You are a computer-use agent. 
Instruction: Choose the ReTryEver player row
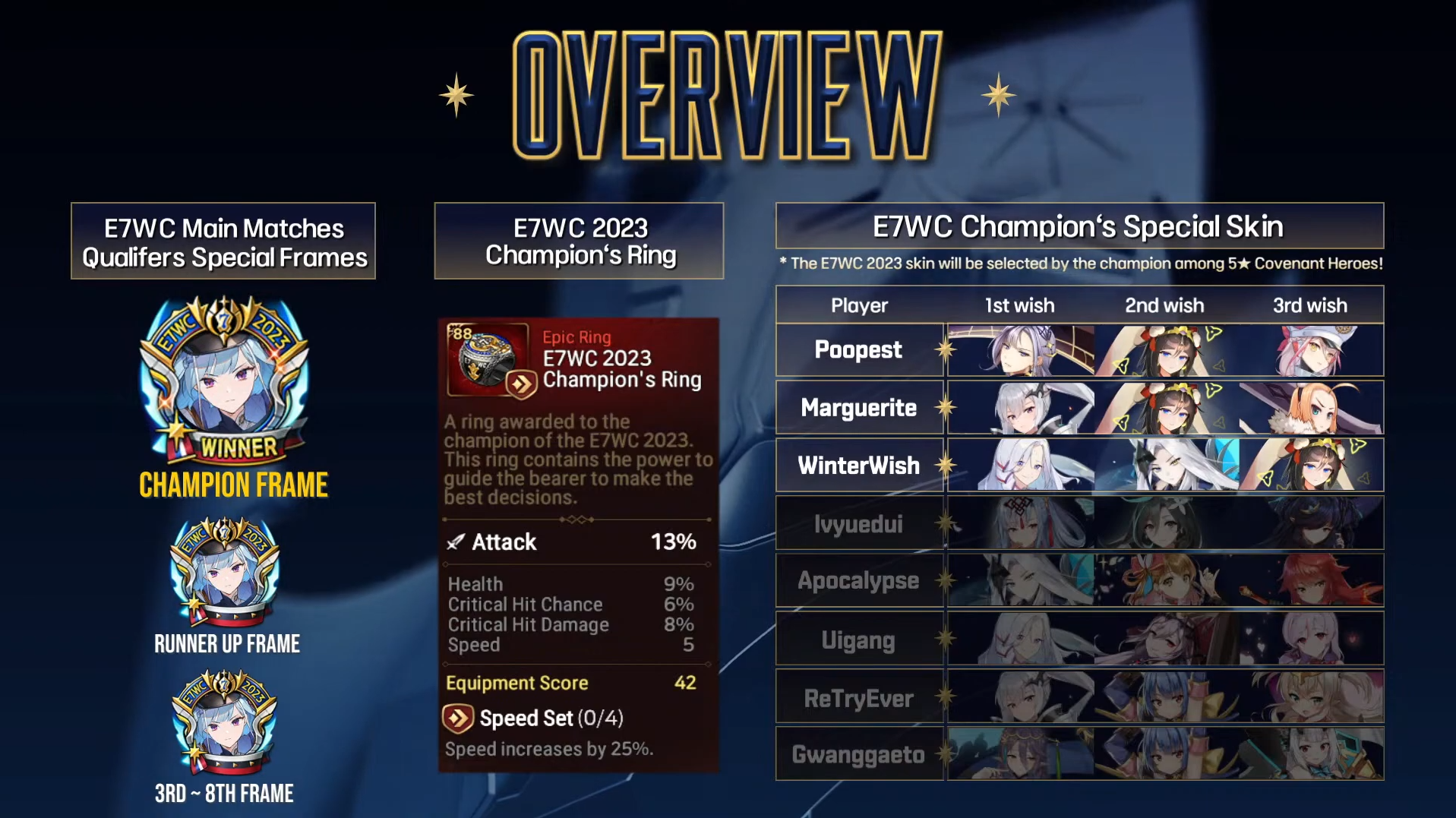tap(858, 697)
